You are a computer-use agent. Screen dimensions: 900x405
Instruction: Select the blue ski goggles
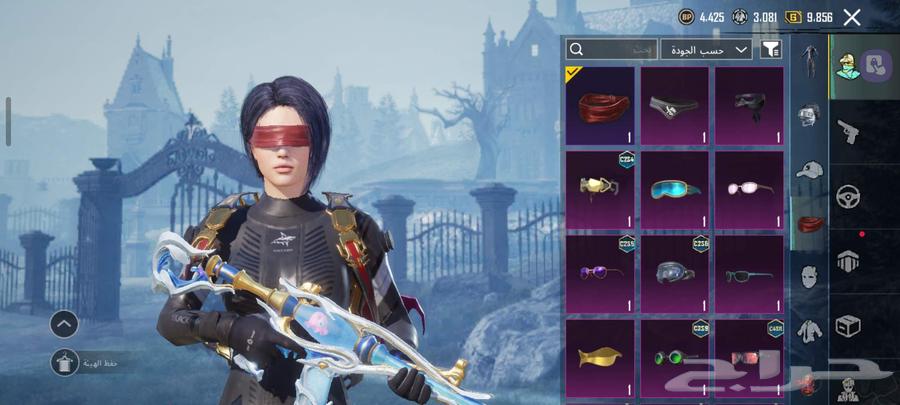coord(674,188)
